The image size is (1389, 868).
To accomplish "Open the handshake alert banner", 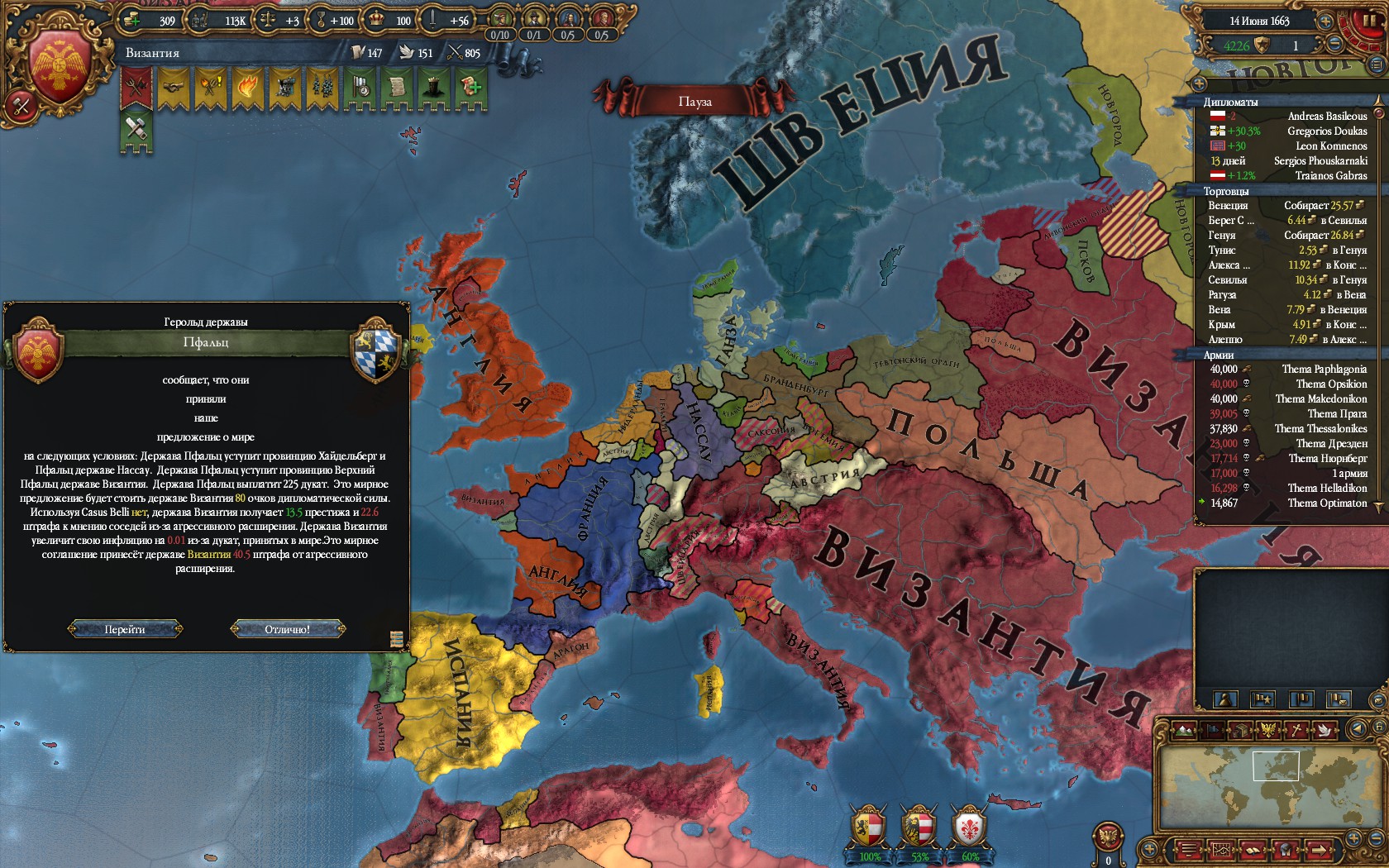I will pyautogui.click(x=174, y=88).
